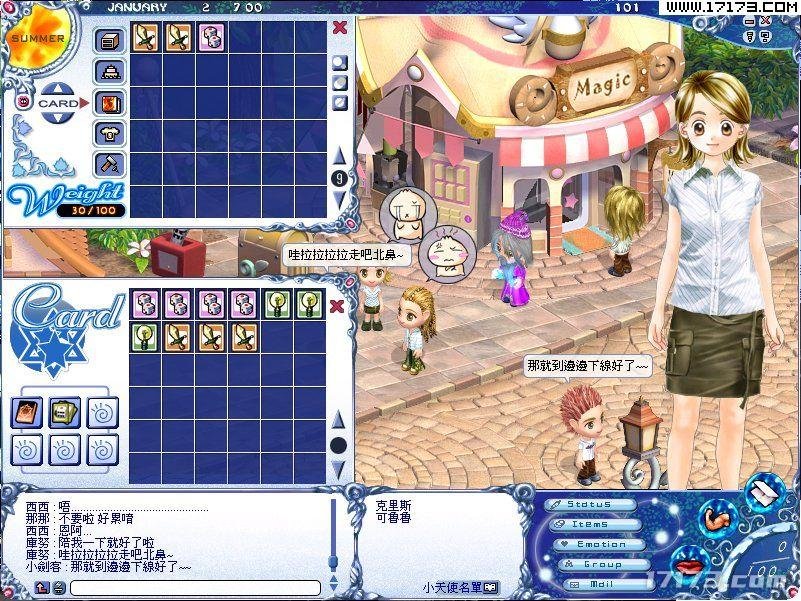Open the orange card book icon
The width and height of the screenshot is (801, 601).
click(x=28, y=412)
